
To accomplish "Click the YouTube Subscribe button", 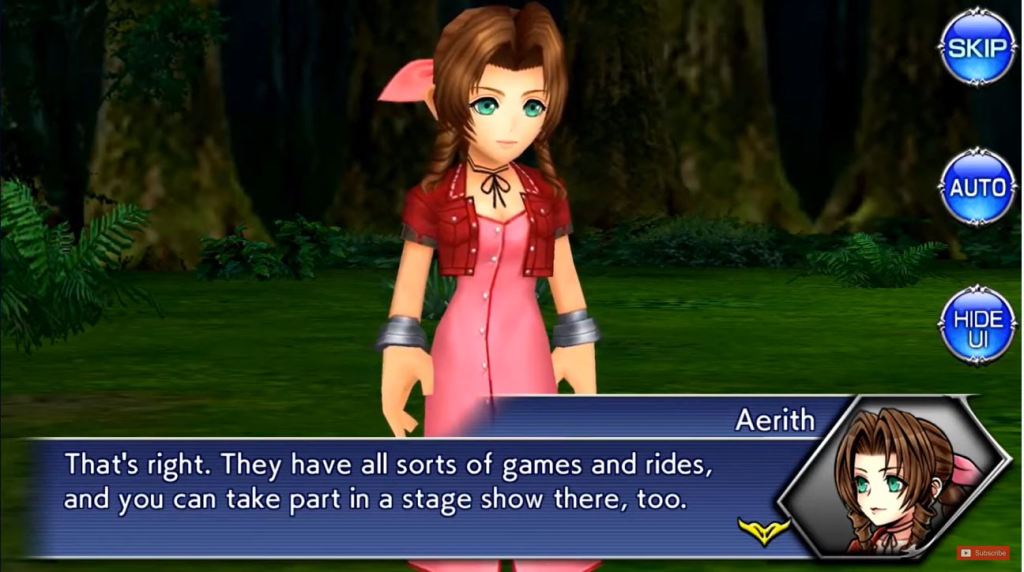I will pyautogui.click(x=983, y=552).
